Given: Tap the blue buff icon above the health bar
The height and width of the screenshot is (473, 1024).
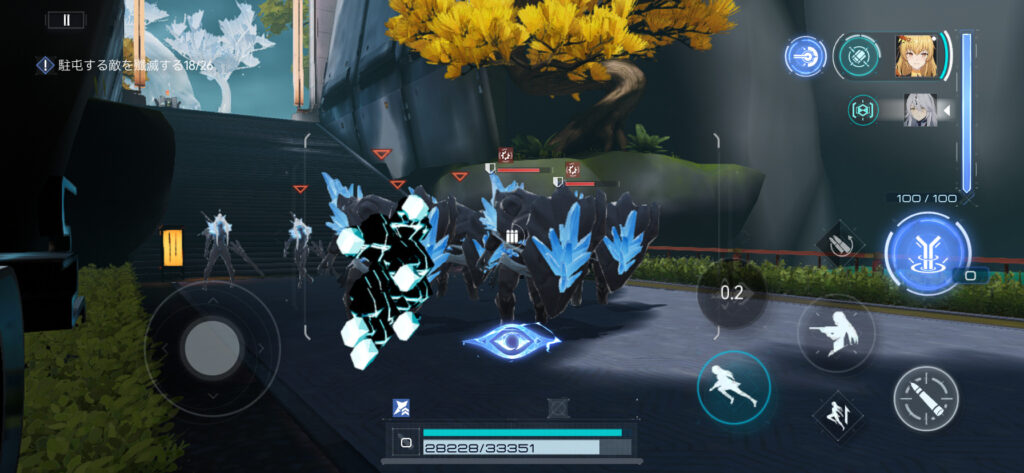Looking at the screenshot, I should click(401, 407).
